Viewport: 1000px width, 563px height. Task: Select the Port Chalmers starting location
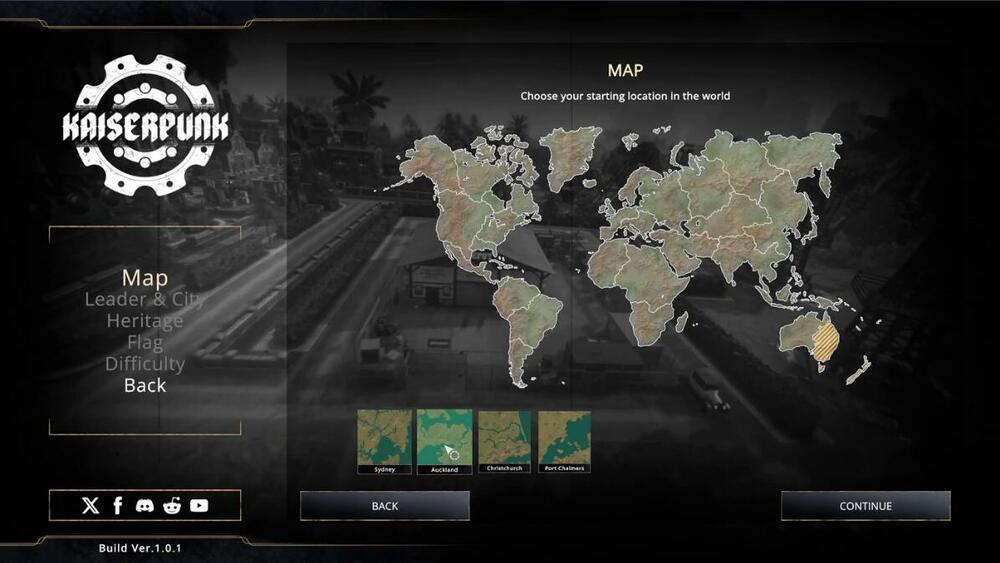point(564,438)
